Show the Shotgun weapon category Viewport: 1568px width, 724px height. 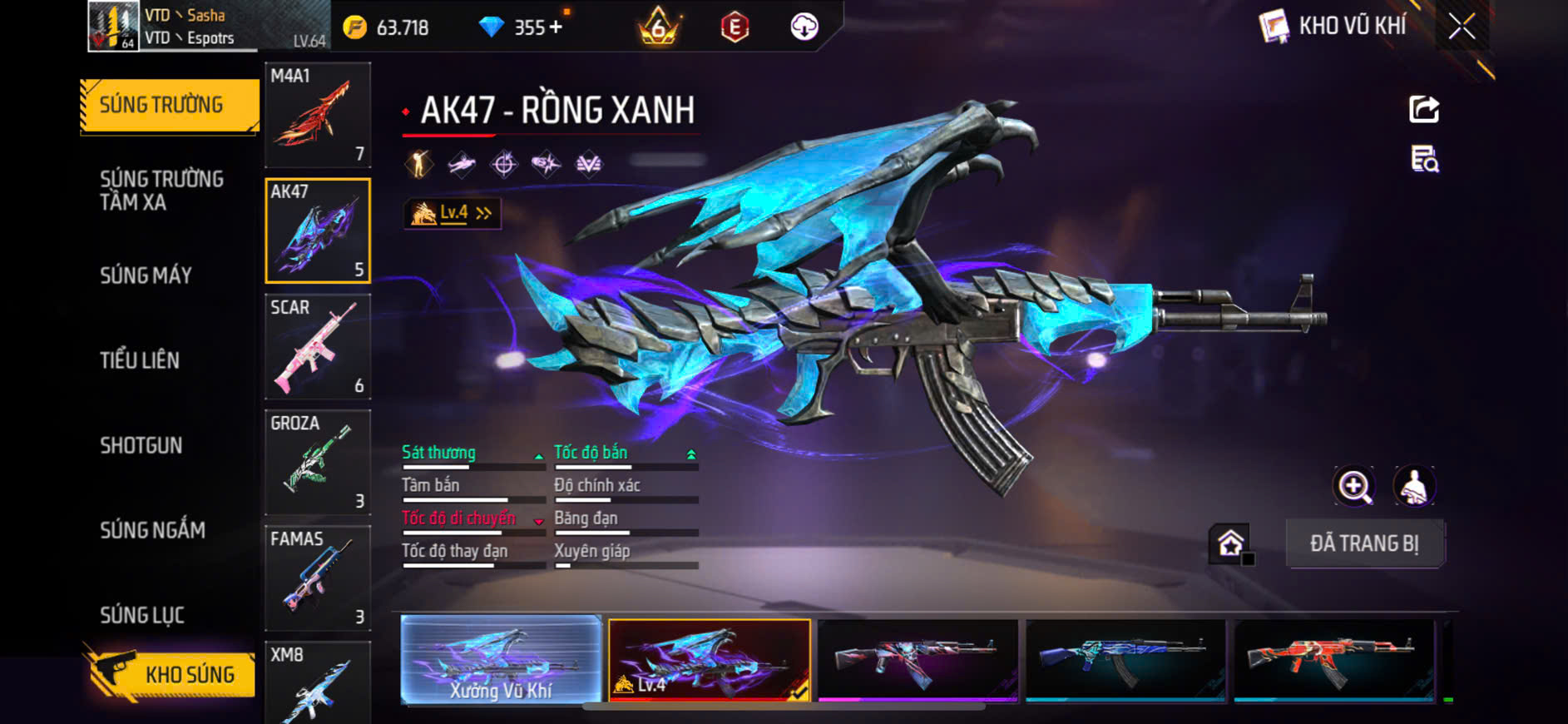click(x=141, y=445)
